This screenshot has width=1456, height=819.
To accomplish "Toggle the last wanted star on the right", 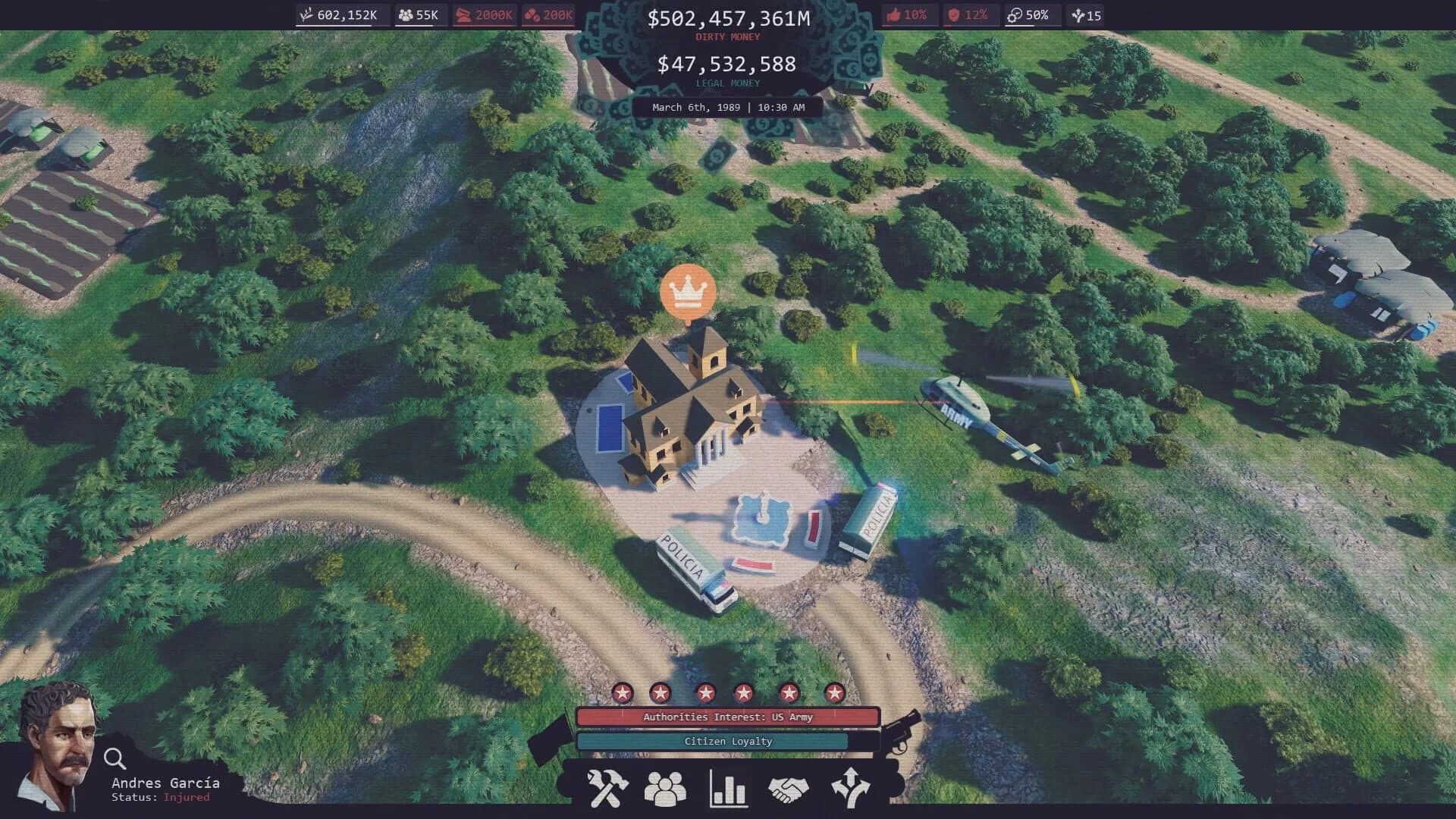I will [836, 692].
